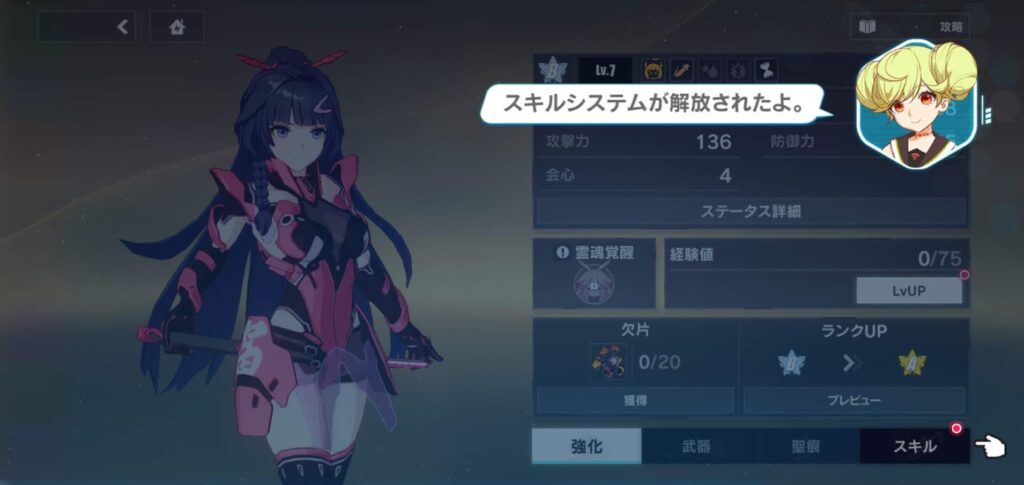Go back using the arrow button
The width and height of the screenshot is (1024, 485).
tap(123, 27)
